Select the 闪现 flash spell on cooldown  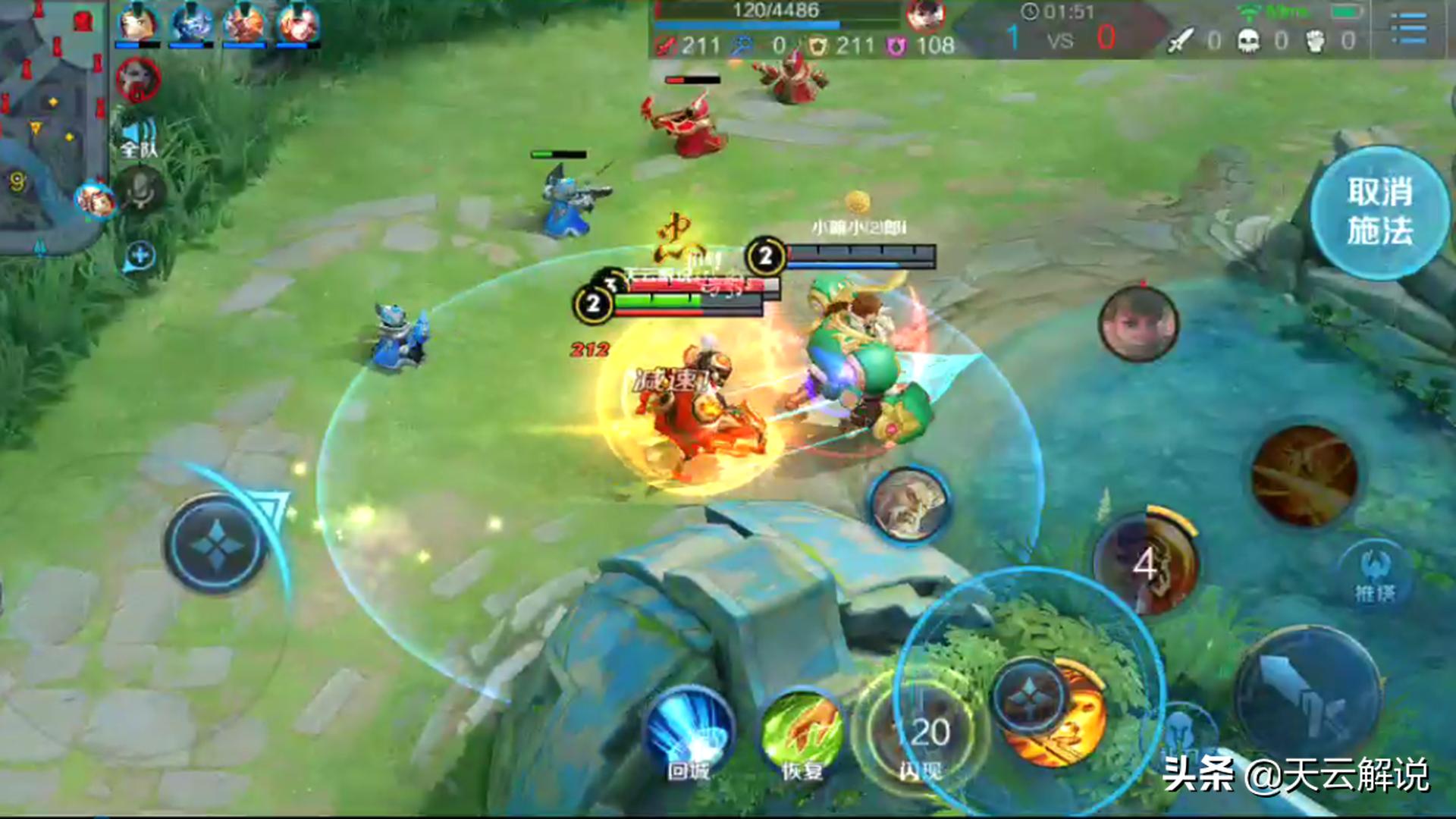tap(922, 733)
